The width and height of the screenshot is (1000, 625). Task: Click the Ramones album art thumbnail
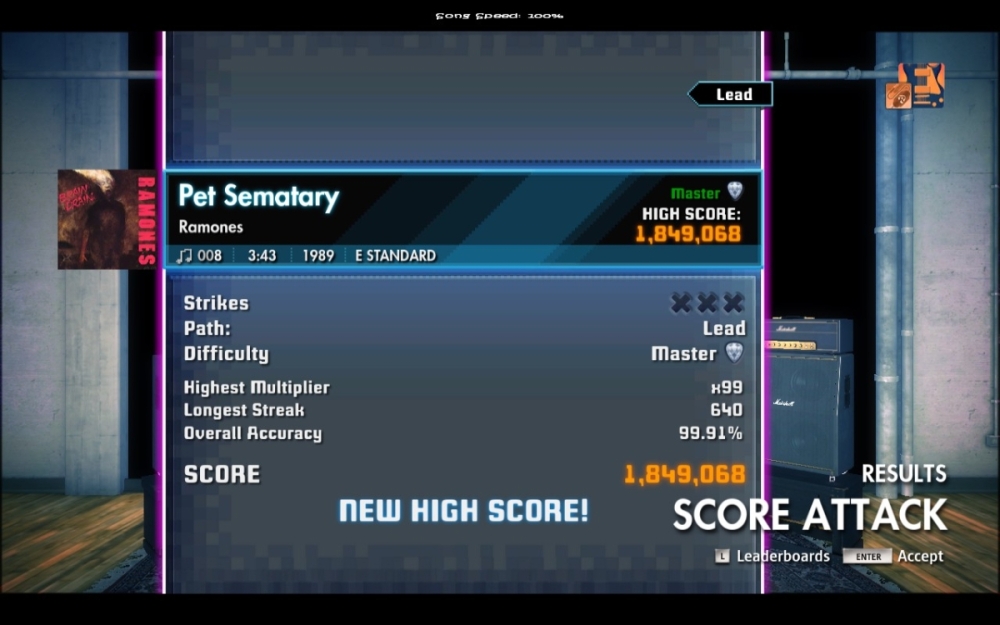pyautogui.click(x=106, y=219)
